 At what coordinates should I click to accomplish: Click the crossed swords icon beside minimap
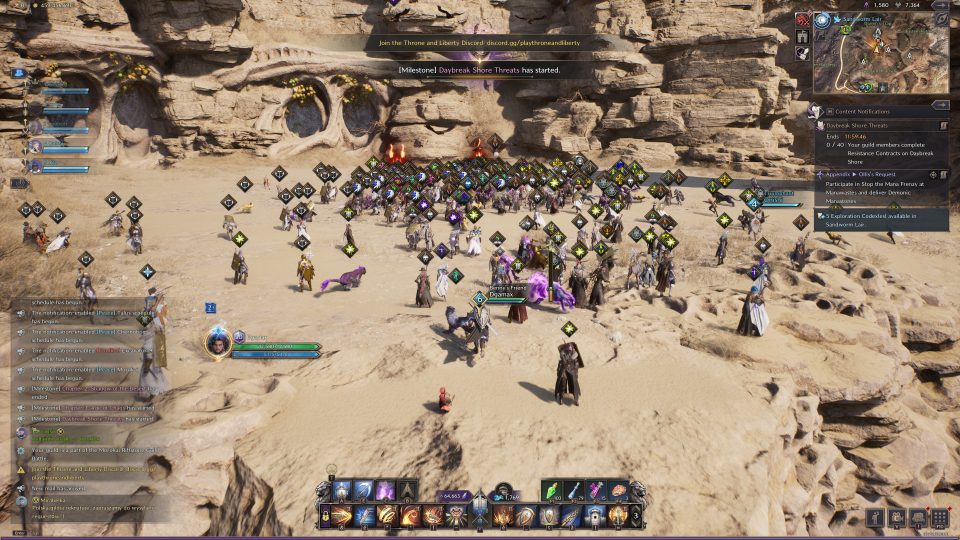click(802, 19)
